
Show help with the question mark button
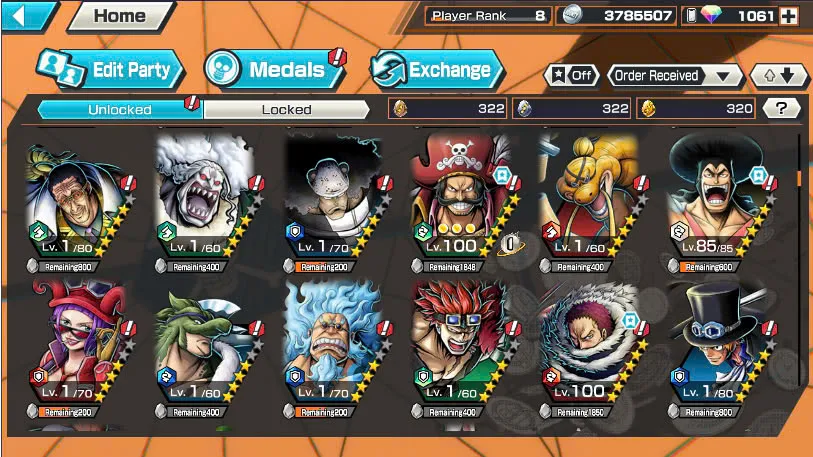click(x=781, y=108)
